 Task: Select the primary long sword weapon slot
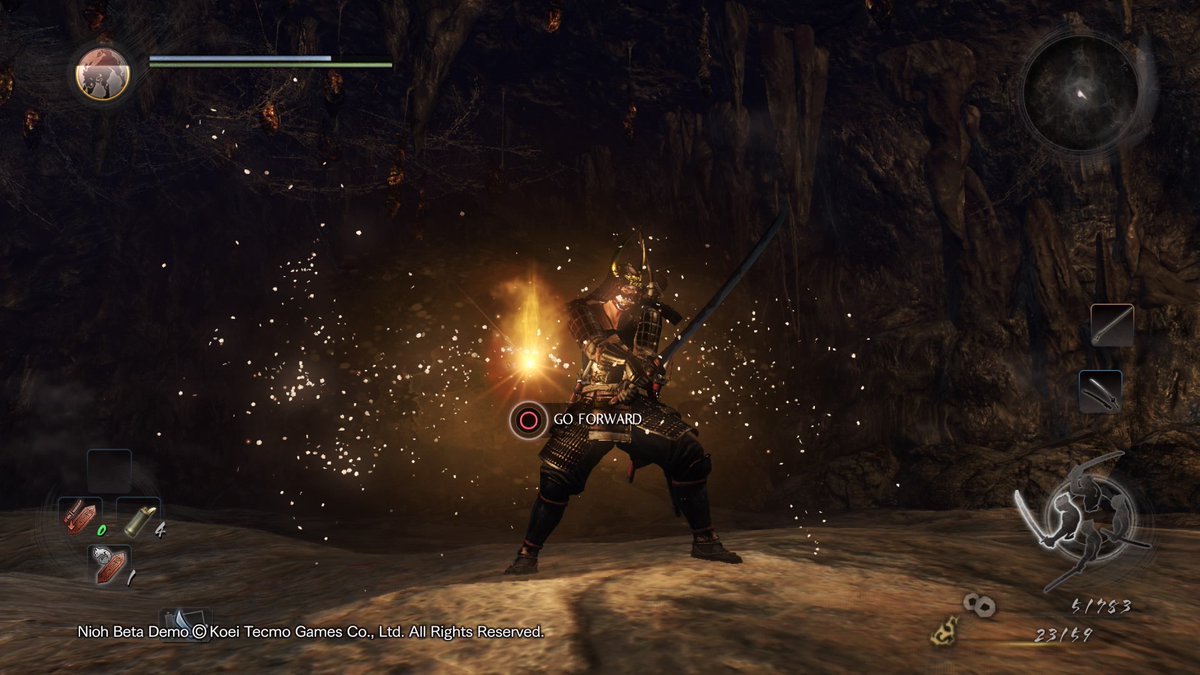tap(1112, 325)
